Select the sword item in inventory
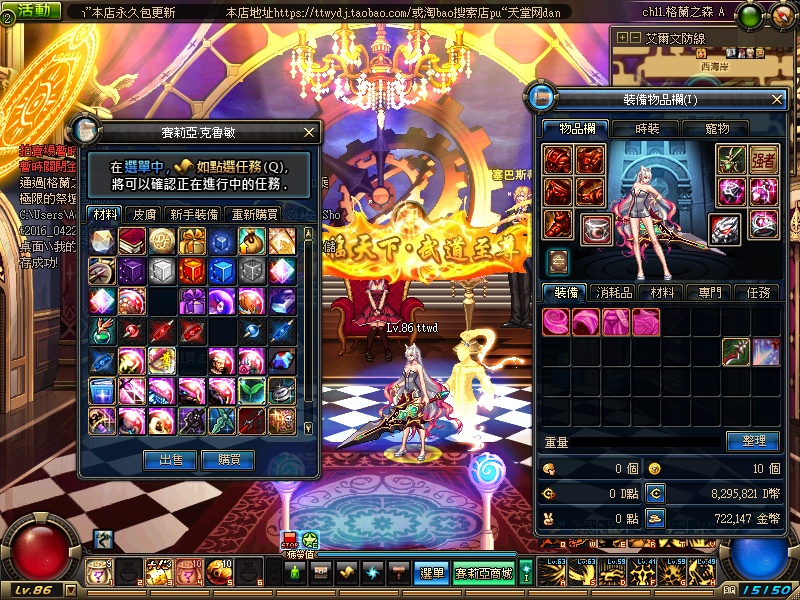Screen dimensions: 800x600 pos(737,351)
